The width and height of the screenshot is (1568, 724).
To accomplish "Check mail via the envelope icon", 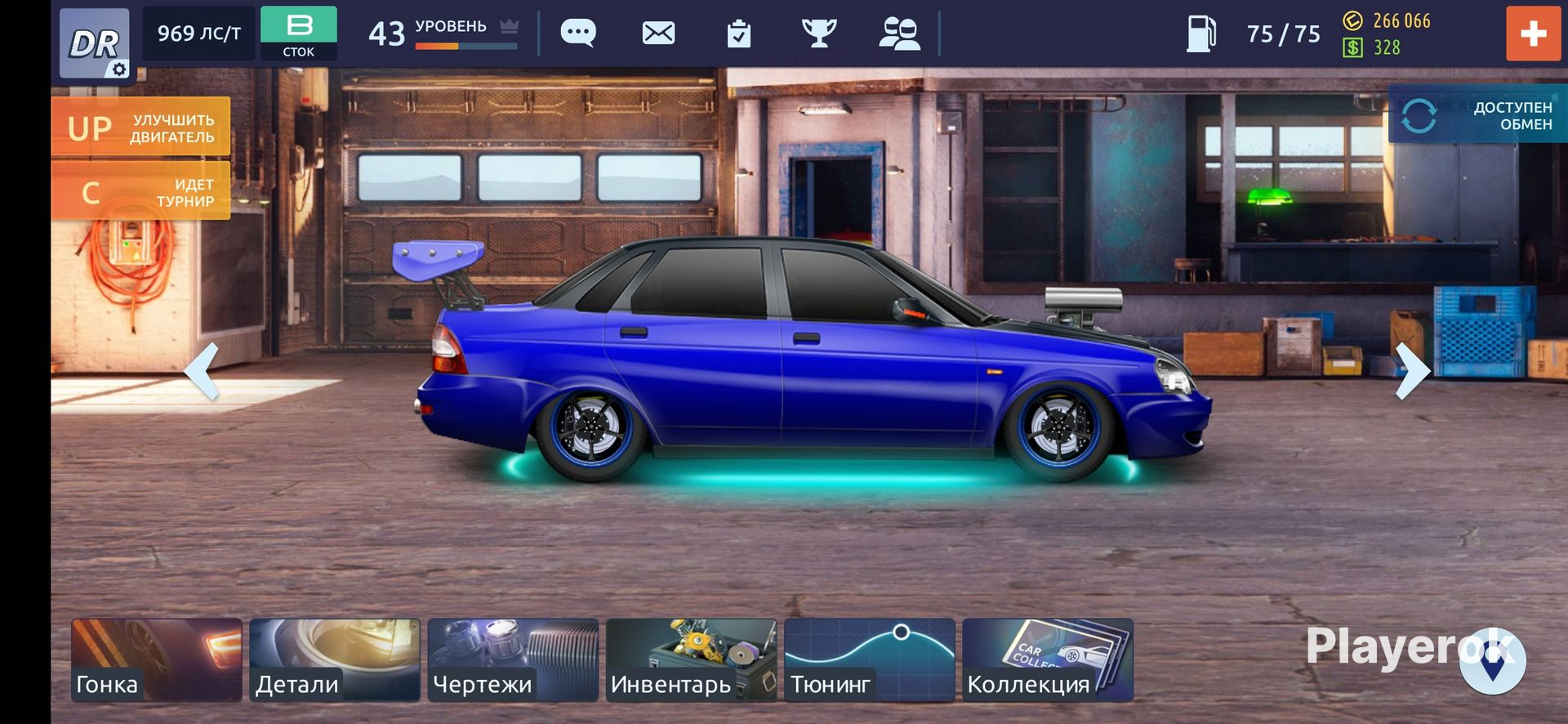I will pyautogui.click(x=658, y=34).
